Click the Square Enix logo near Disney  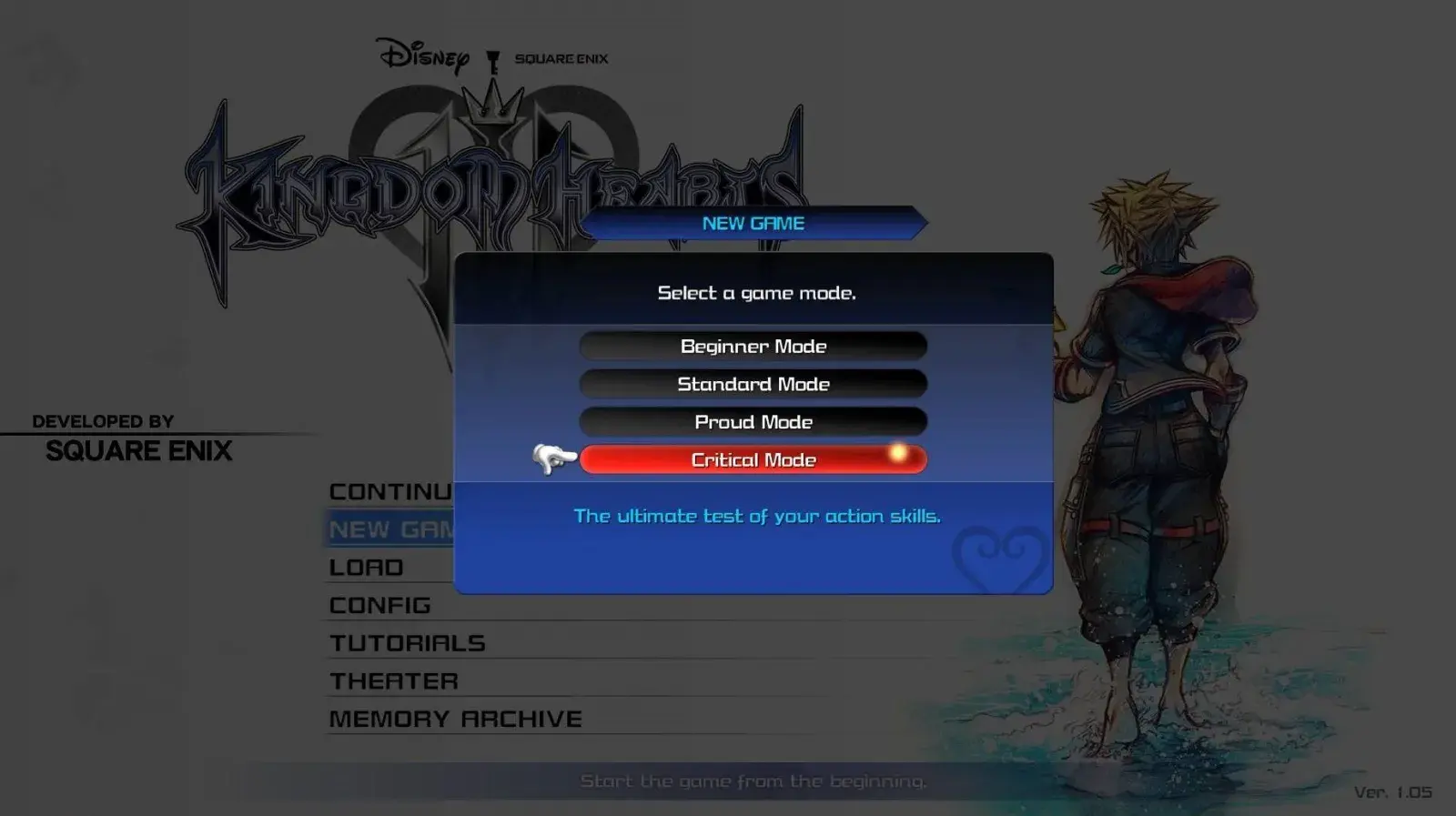(561, 57)
